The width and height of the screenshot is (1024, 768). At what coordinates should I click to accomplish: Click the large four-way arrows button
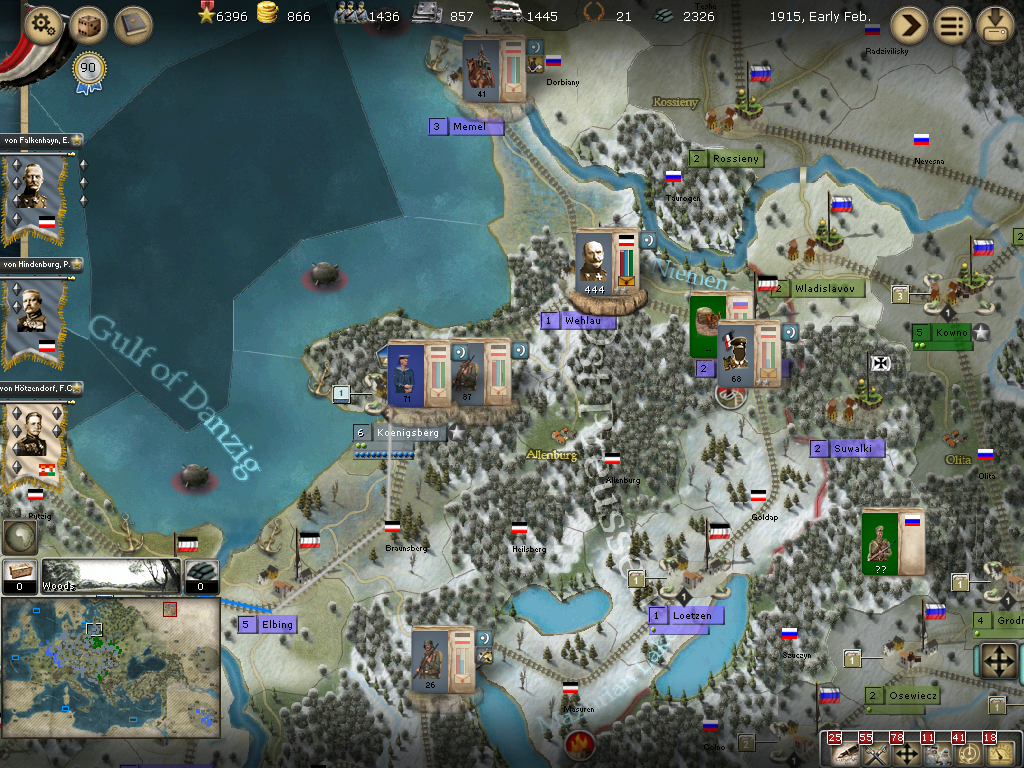(997, 661)
